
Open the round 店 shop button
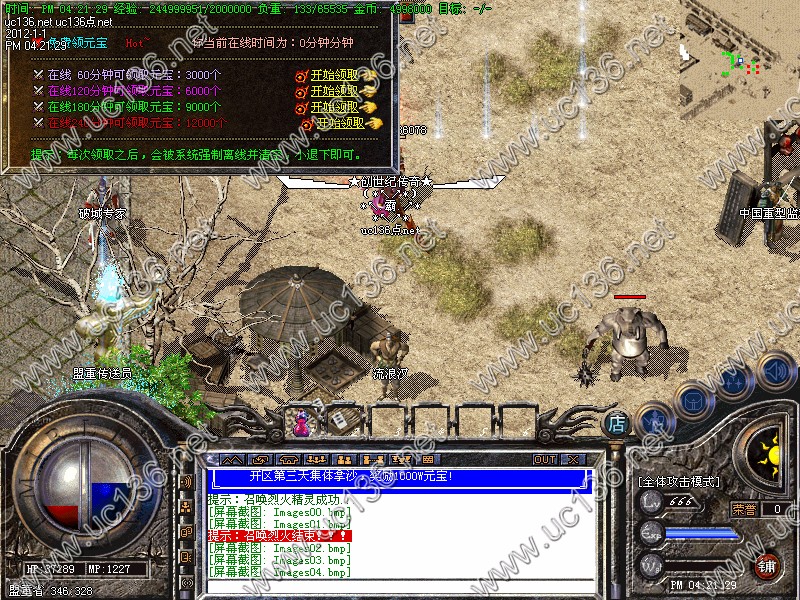pyautogui.click(x=618, y=423)
